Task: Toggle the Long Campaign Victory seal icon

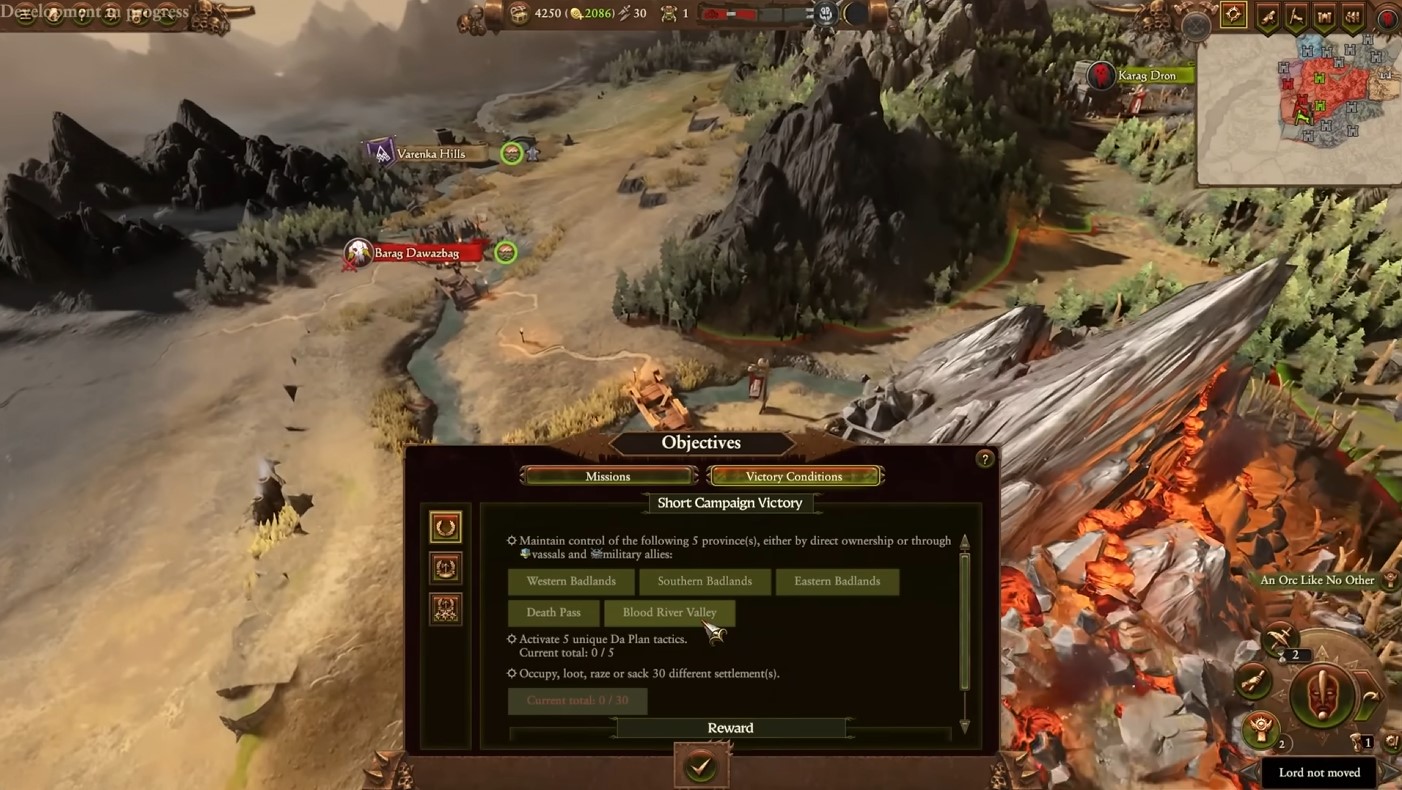Action: pyautogui.click(x=446, y=568)
